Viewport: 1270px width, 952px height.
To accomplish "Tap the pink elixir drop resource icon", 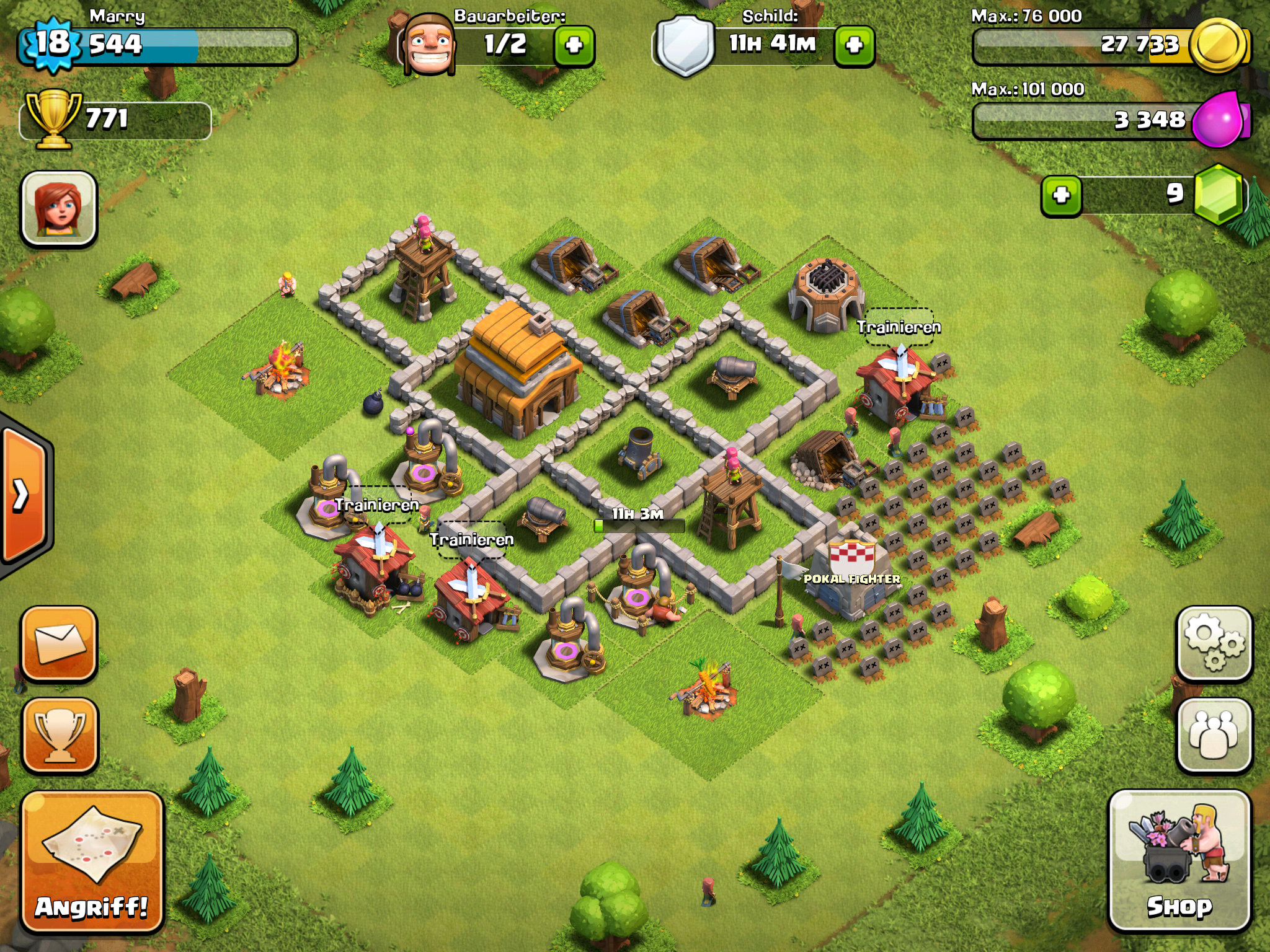I will 1218,119.
